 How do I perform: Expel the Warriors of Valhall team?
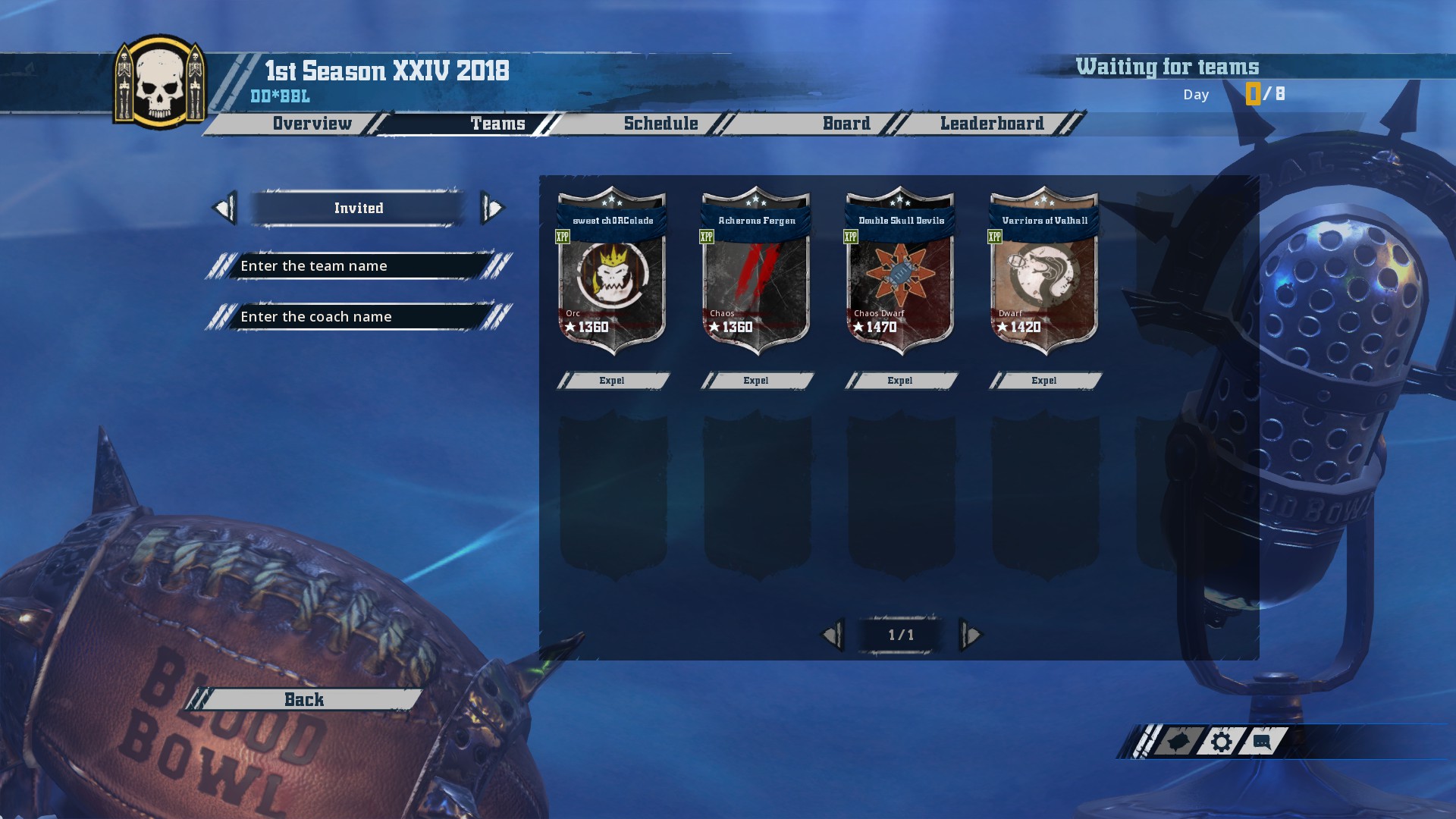1044,381
